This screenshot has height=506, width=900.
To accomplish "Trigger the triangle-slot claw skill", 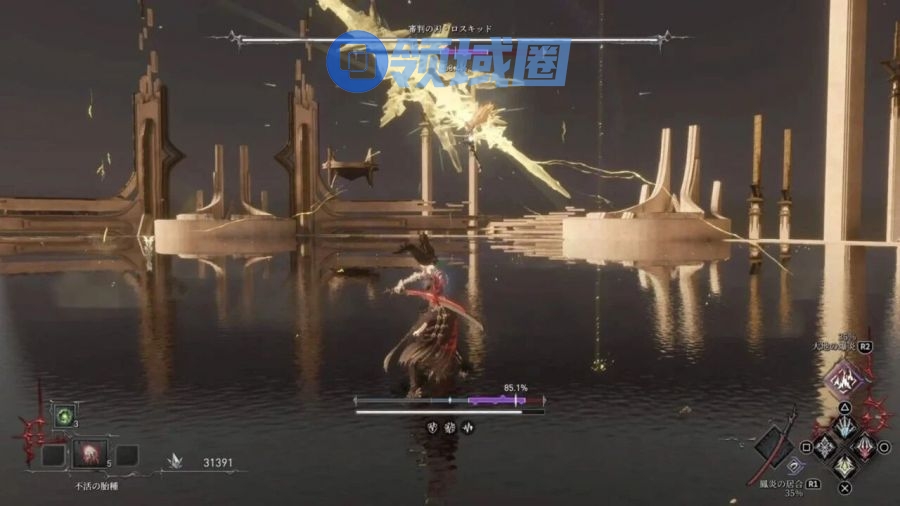I will click(845, 426).
